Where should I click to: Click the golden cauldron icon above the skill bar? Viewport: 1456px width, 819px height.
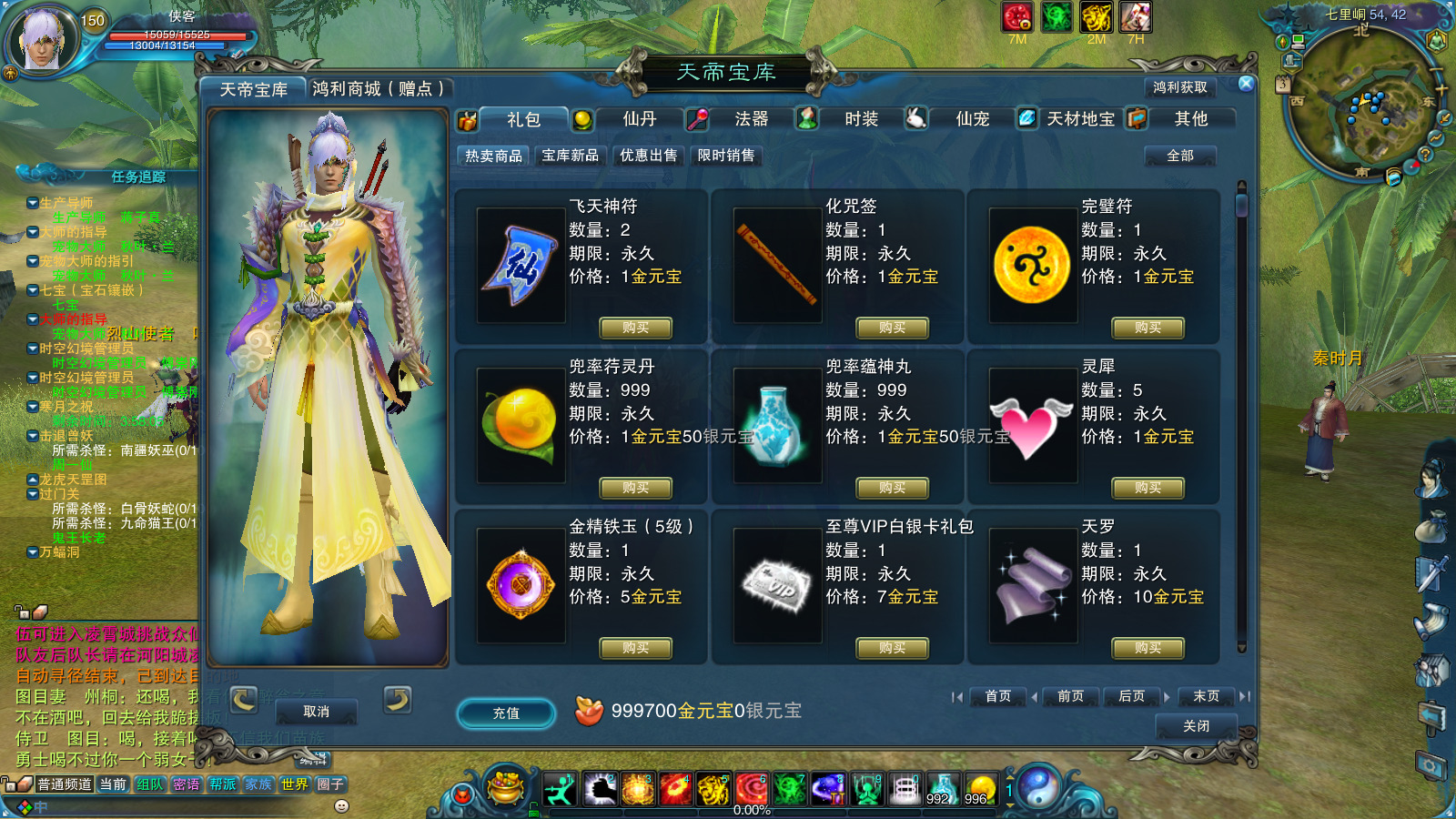[503, 788]
